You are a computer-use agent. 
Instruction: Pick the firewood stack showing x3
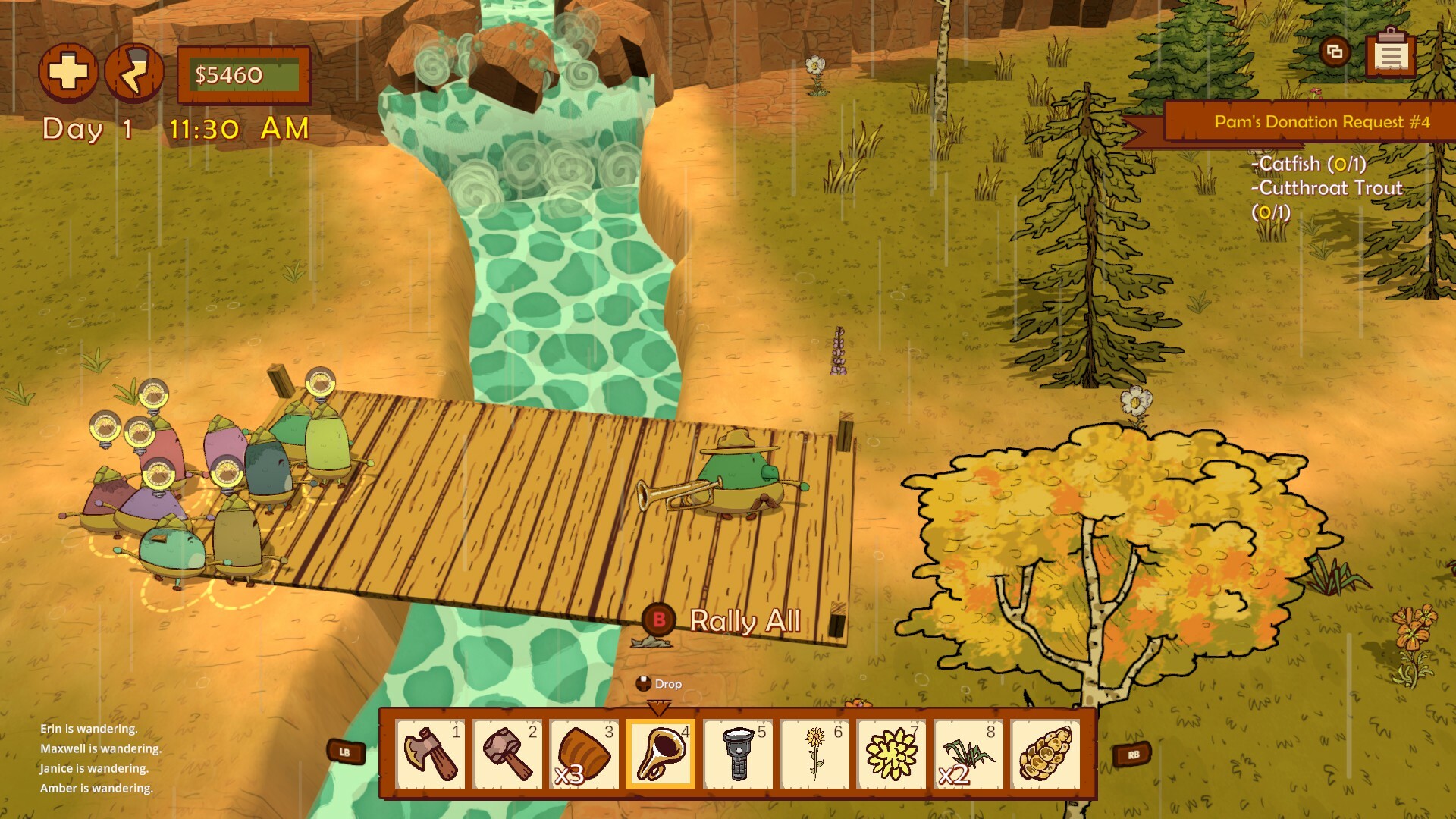pyautogui.click(x=586, y=755)
